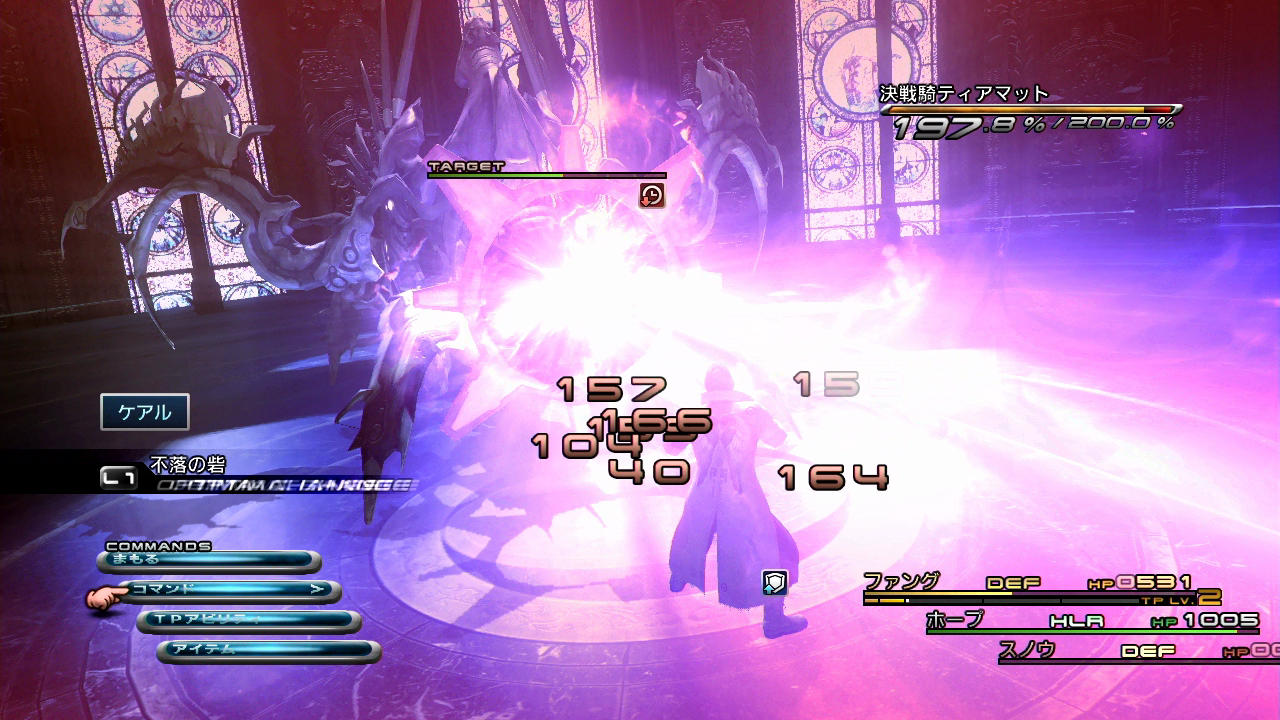The width and height of the screenshot is (1280, 720).
Task: Open the コマンド abilities submenu
Action: pyautogui.click(x=229, y=591)
